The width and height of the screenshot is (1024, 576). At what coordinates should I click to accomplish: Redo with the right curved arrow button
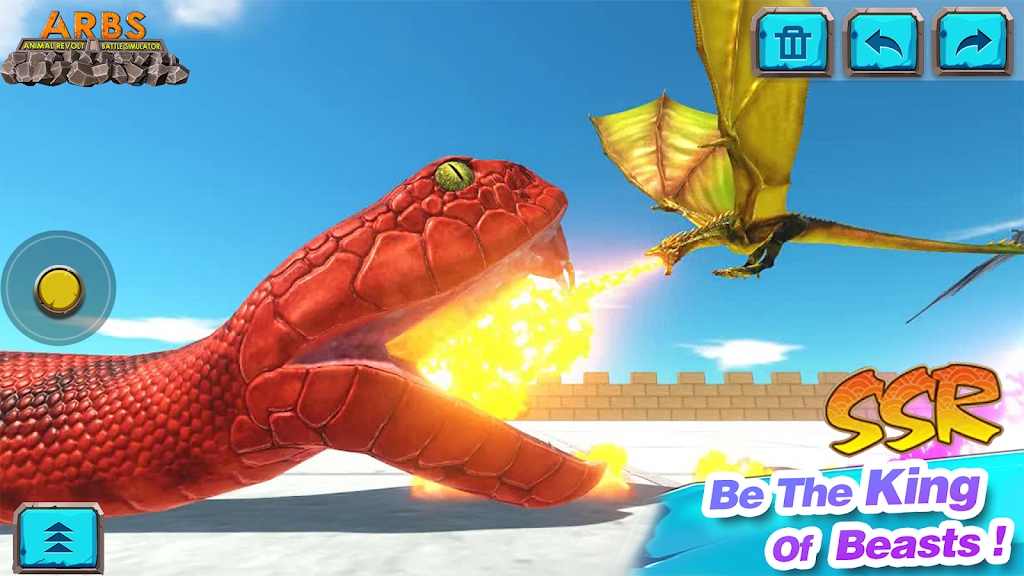pos(972,42)
